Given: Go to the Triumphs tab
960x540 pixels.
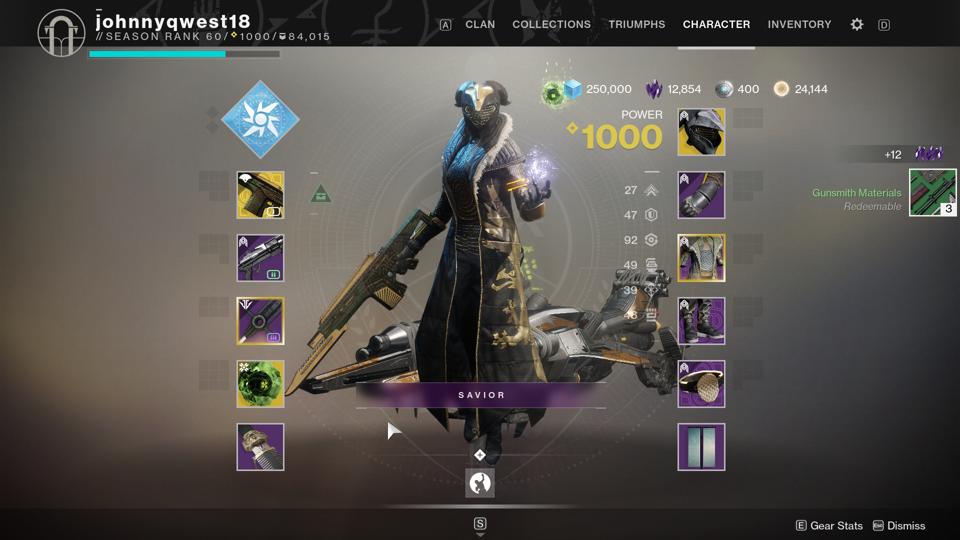Looking at the screenshot, I should click(x=636, y=24).
